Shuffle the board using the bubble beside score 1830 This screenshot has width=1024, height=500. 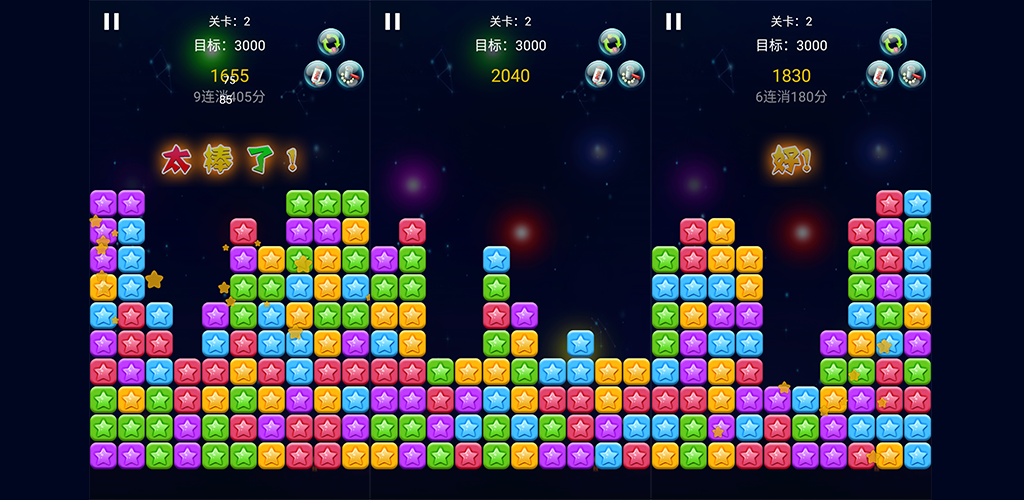(x=893, y=43)
